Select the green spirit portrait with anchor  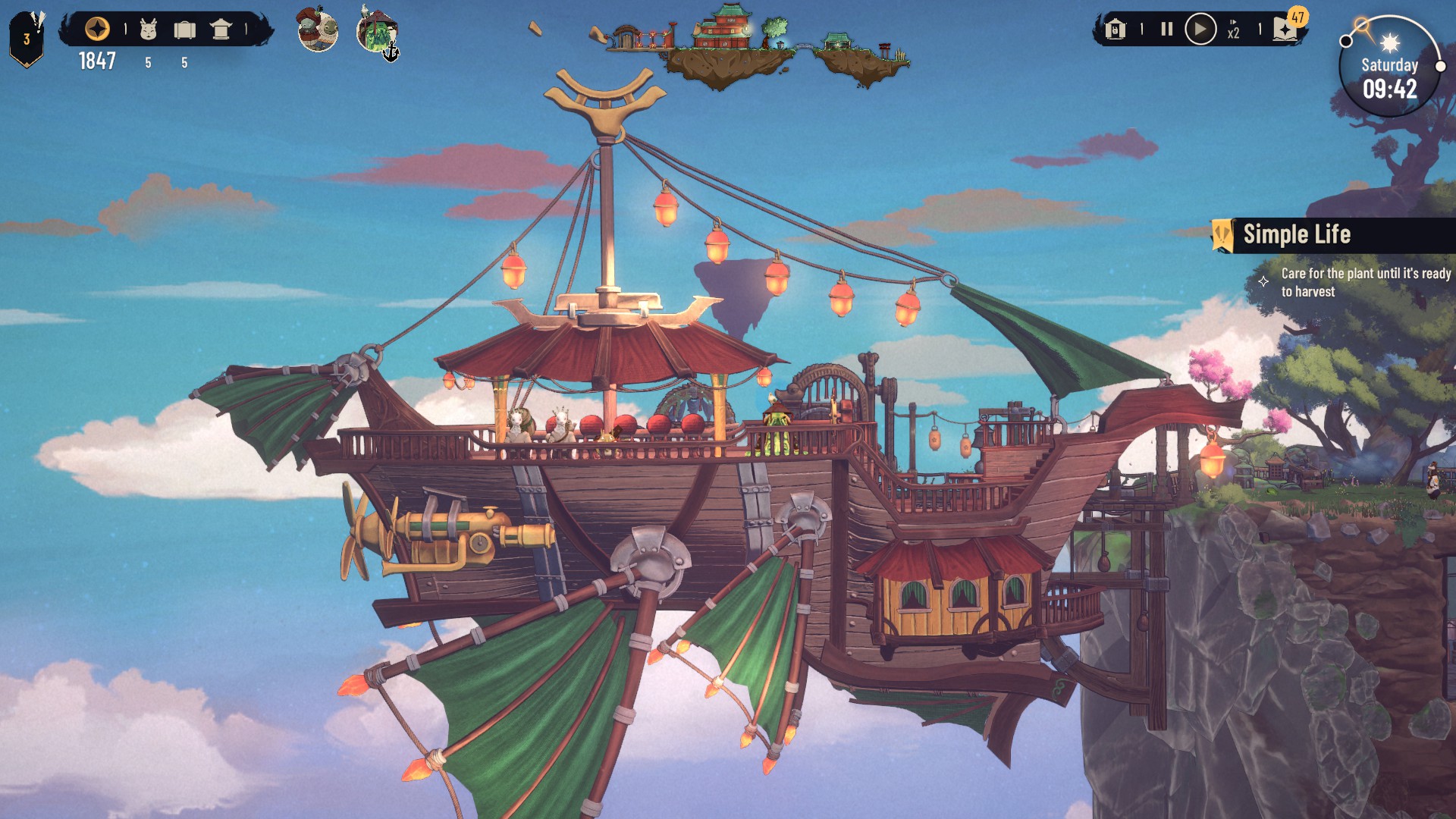tap(376, 32)
